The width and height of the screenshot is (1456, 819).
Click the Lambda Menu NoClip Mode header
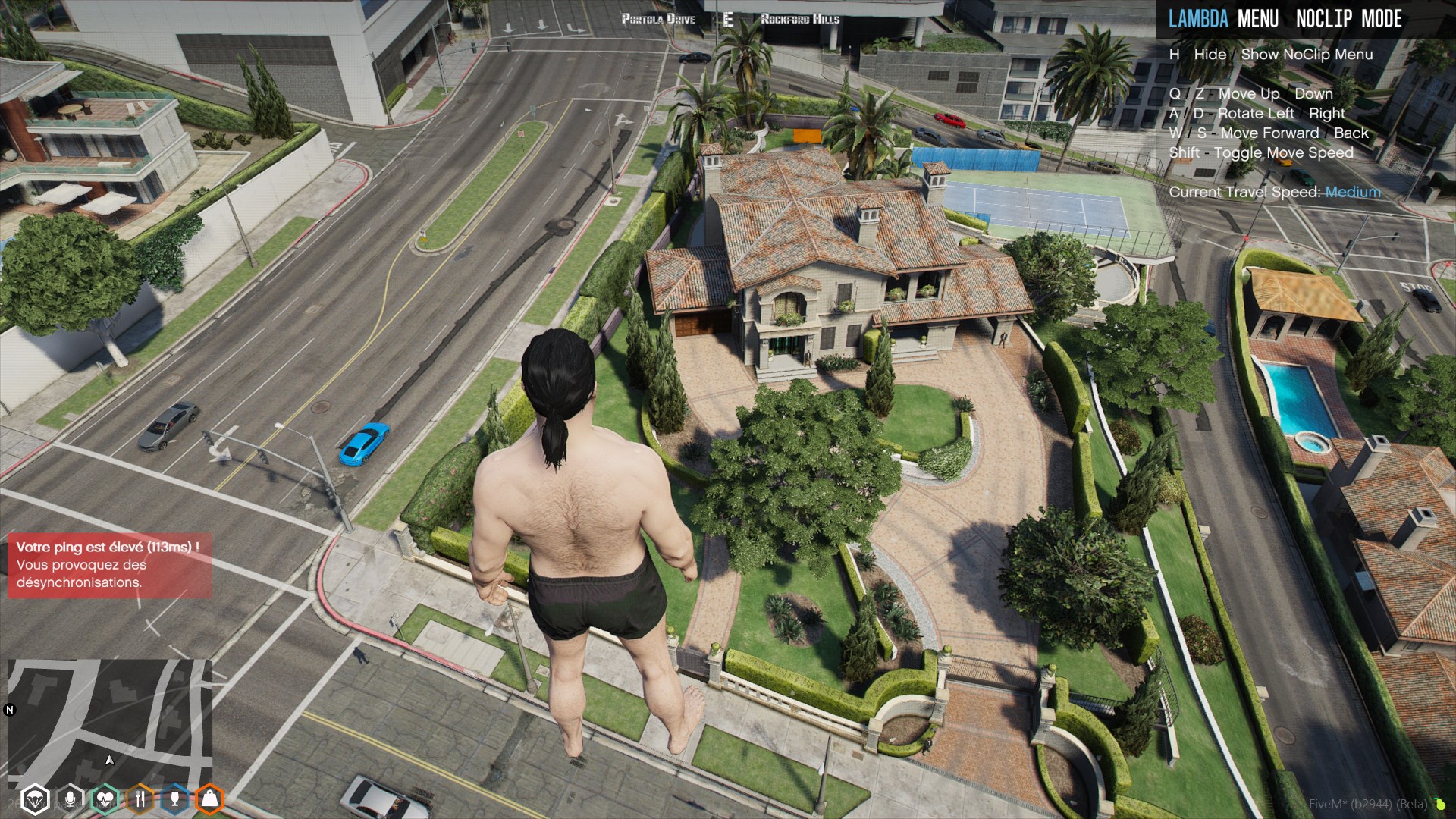[x=1285, y=19]
